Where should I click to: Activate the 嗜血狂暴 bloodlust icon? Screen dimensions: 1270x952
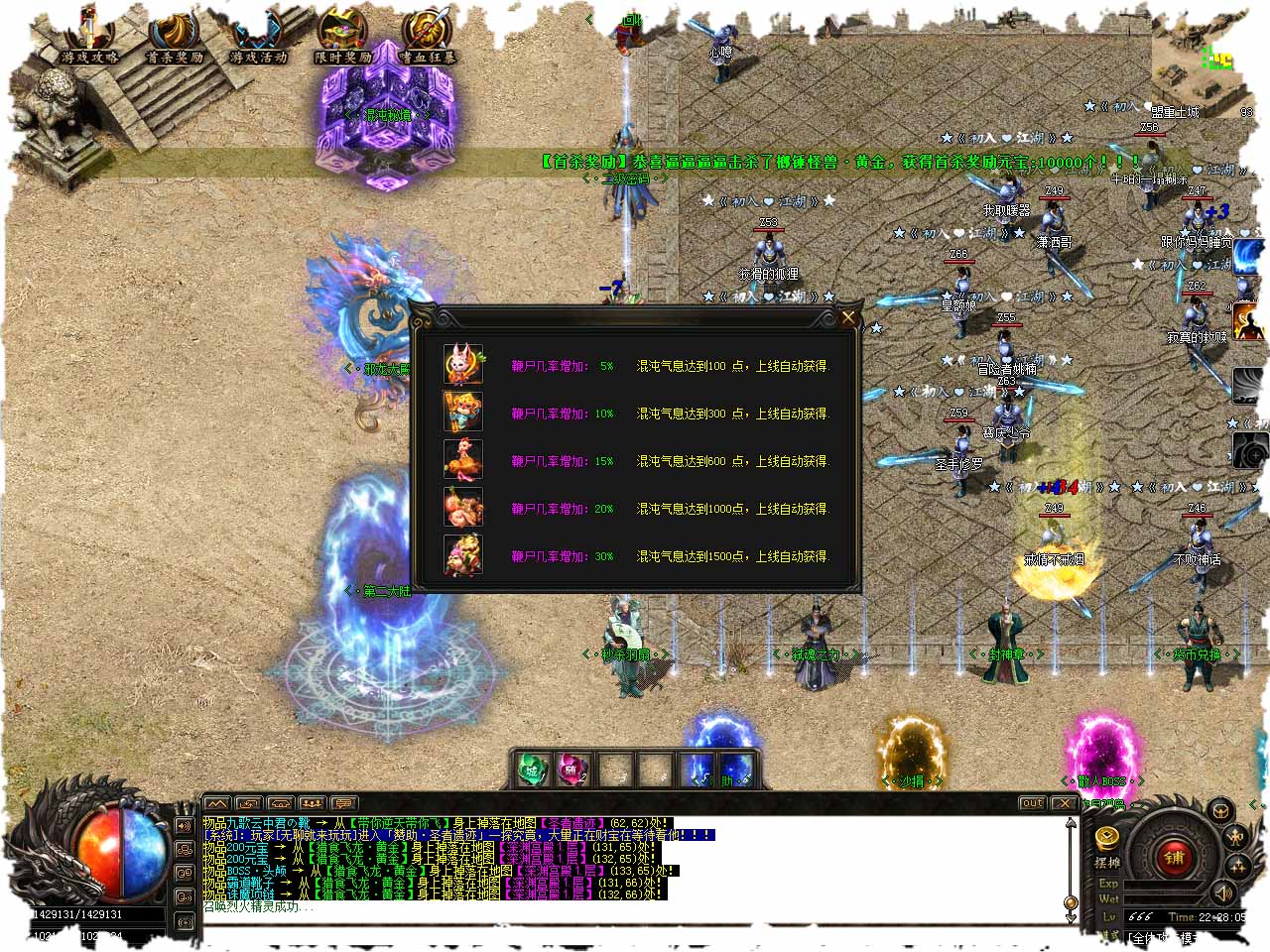click(x=428, y=38)
